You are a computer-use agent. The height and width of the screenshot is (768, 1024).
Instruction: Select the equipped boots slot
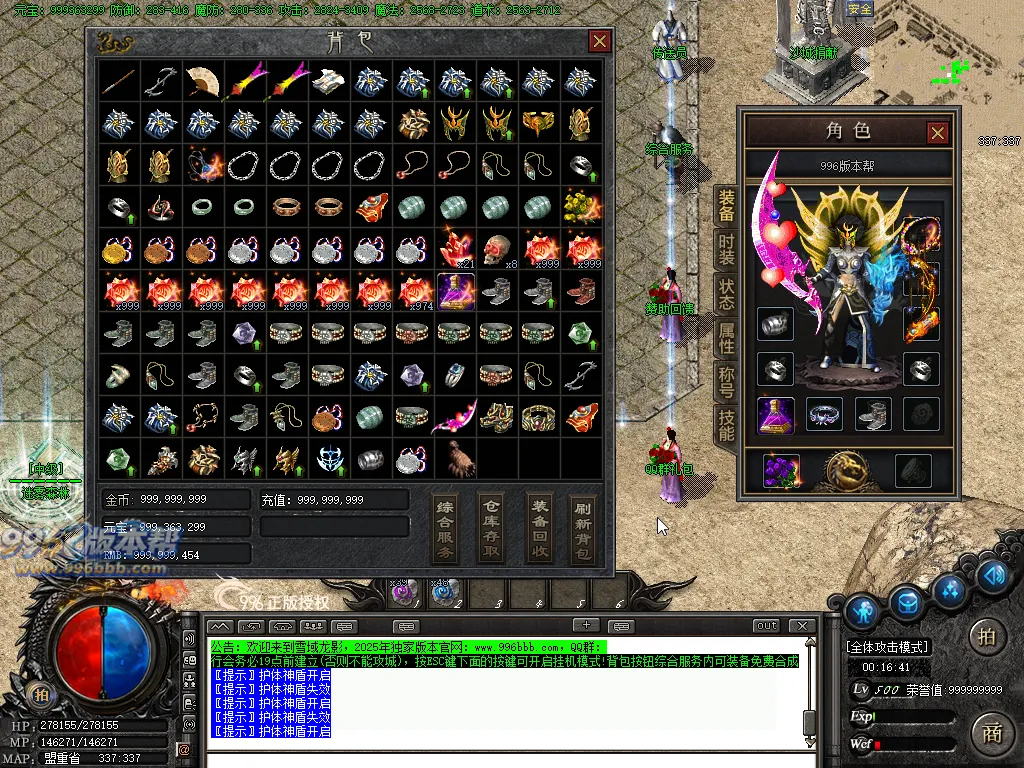pyautogui.click(x=875, y=413)
